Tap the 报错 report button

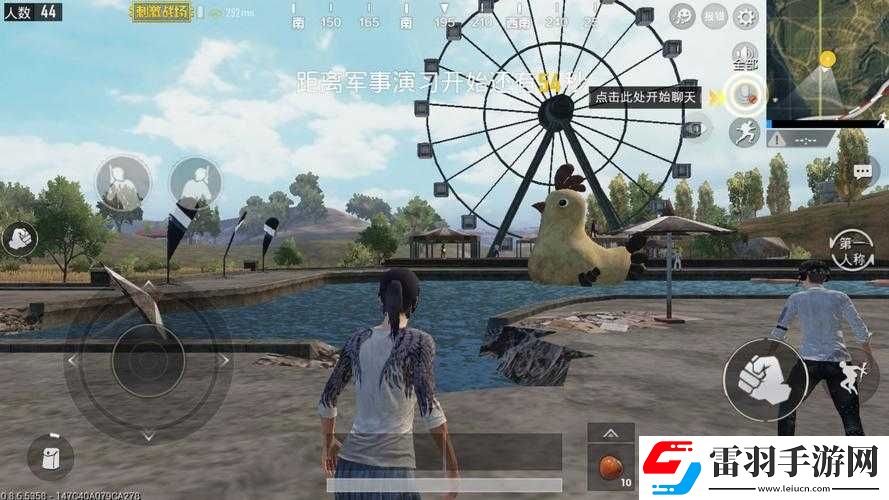(714, 16)
